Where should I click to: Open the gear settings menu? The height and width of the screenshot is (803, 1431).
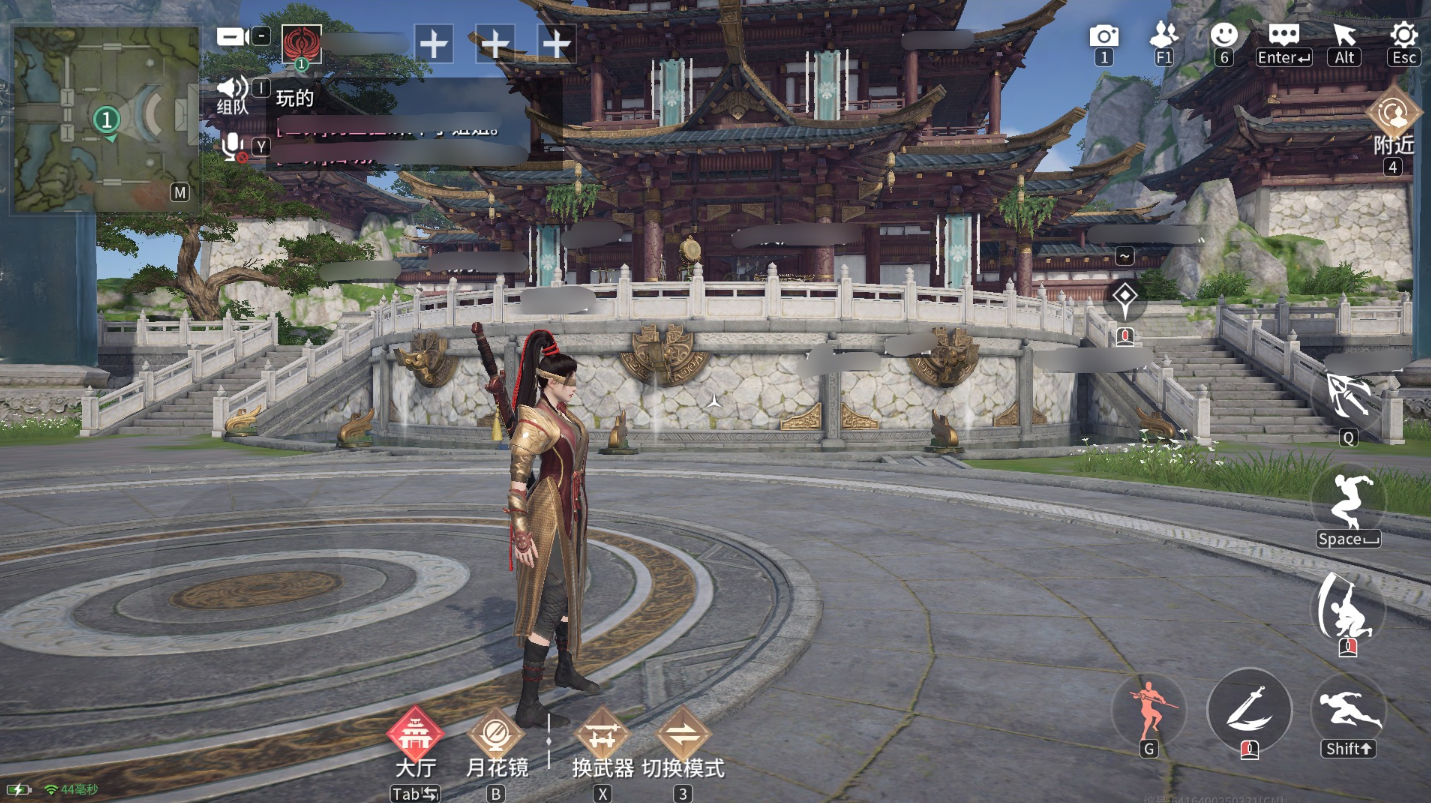(x=1404, y=35)
